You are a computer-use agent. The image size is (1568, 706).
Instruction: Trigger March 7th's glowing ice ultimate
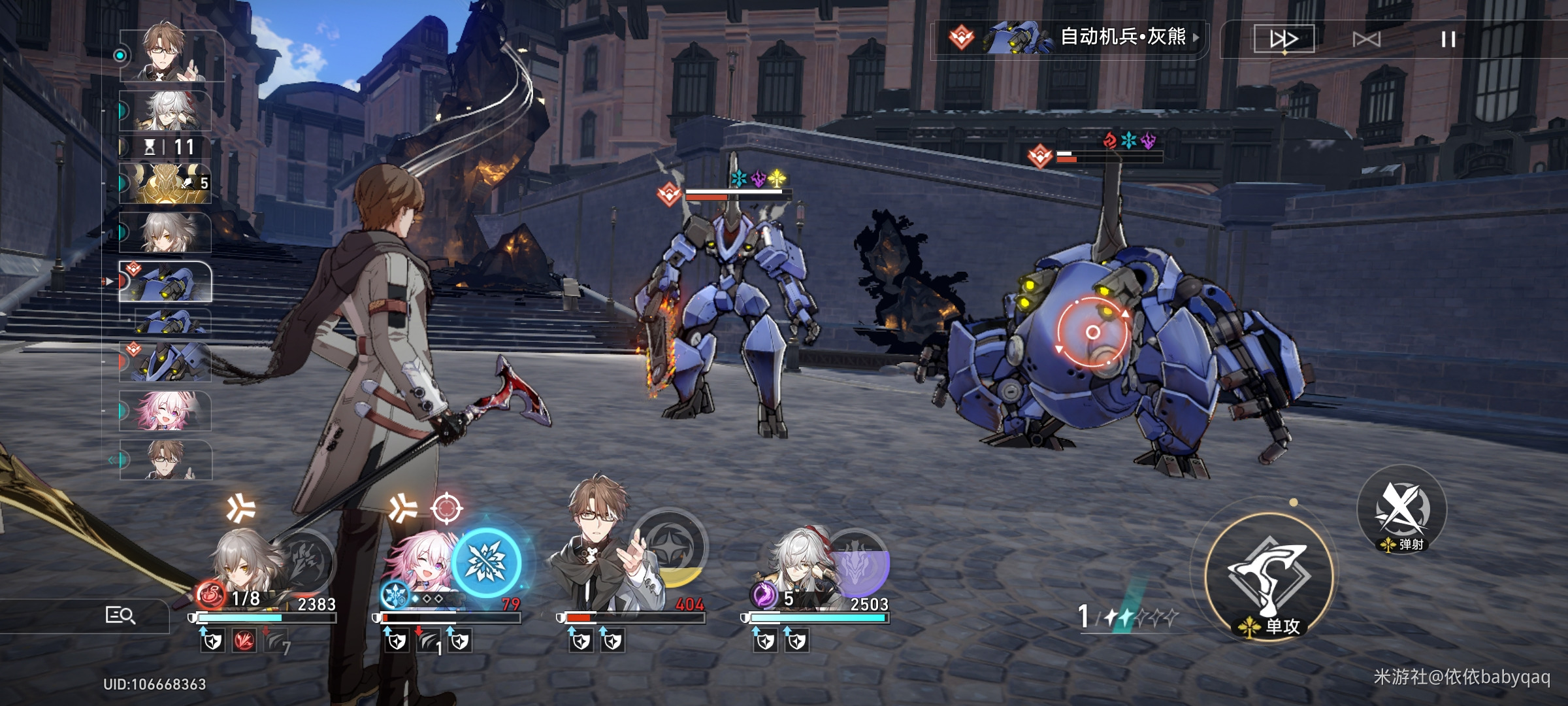tap(486, 562)
